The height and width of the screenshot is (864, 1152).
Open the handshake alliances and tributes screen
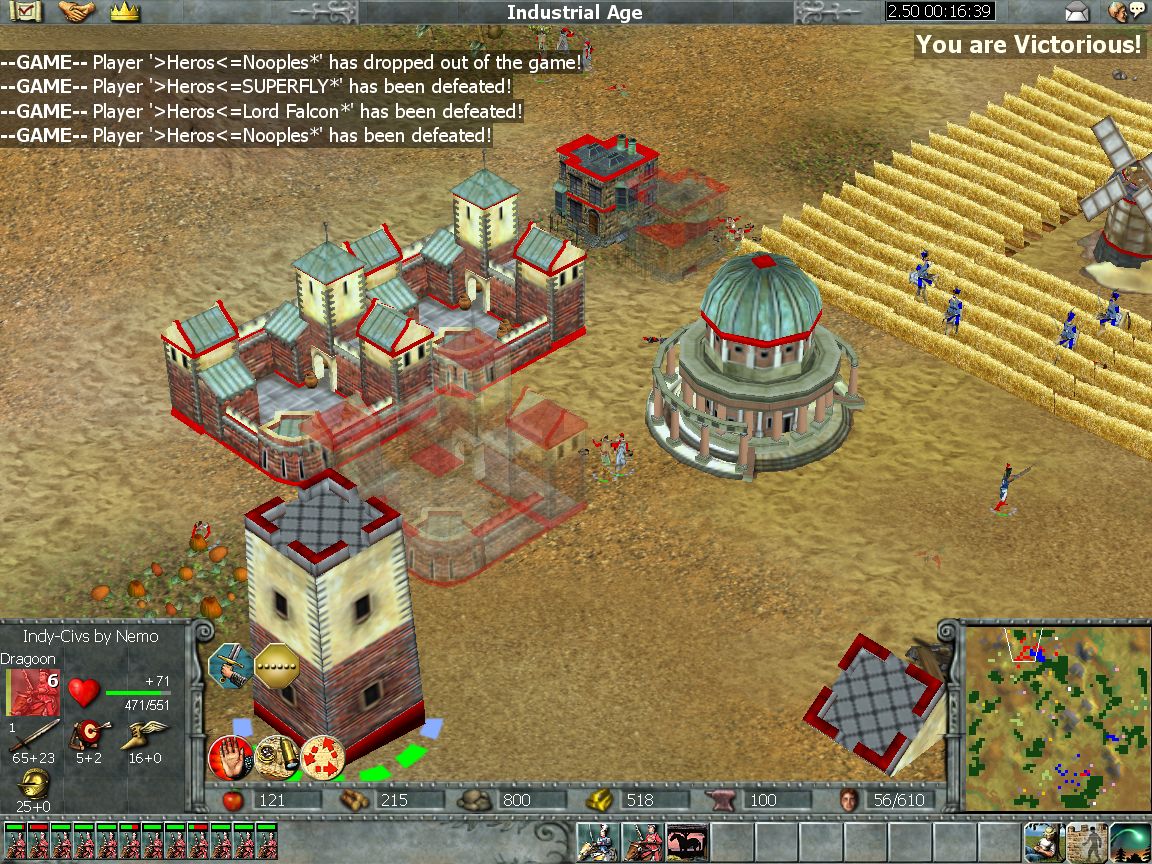coord(77,12)
